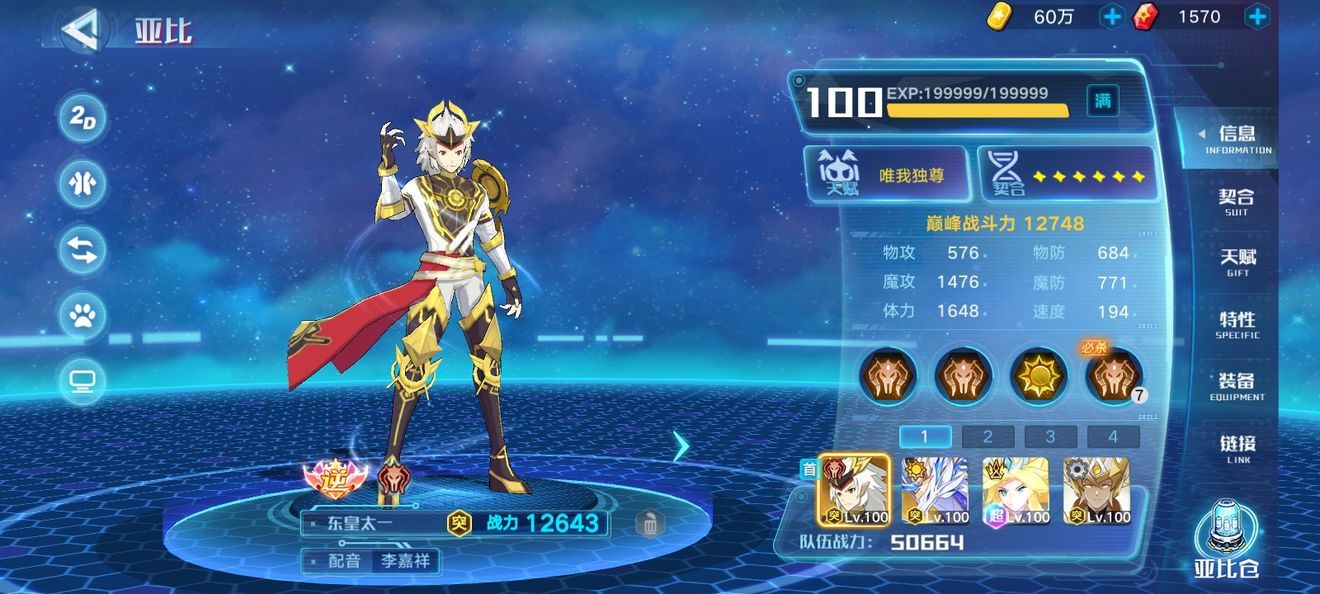Switch to team slot 2
Image resolution: width=1320 pixels, height=594 pixels.
[x=987, y=436]
